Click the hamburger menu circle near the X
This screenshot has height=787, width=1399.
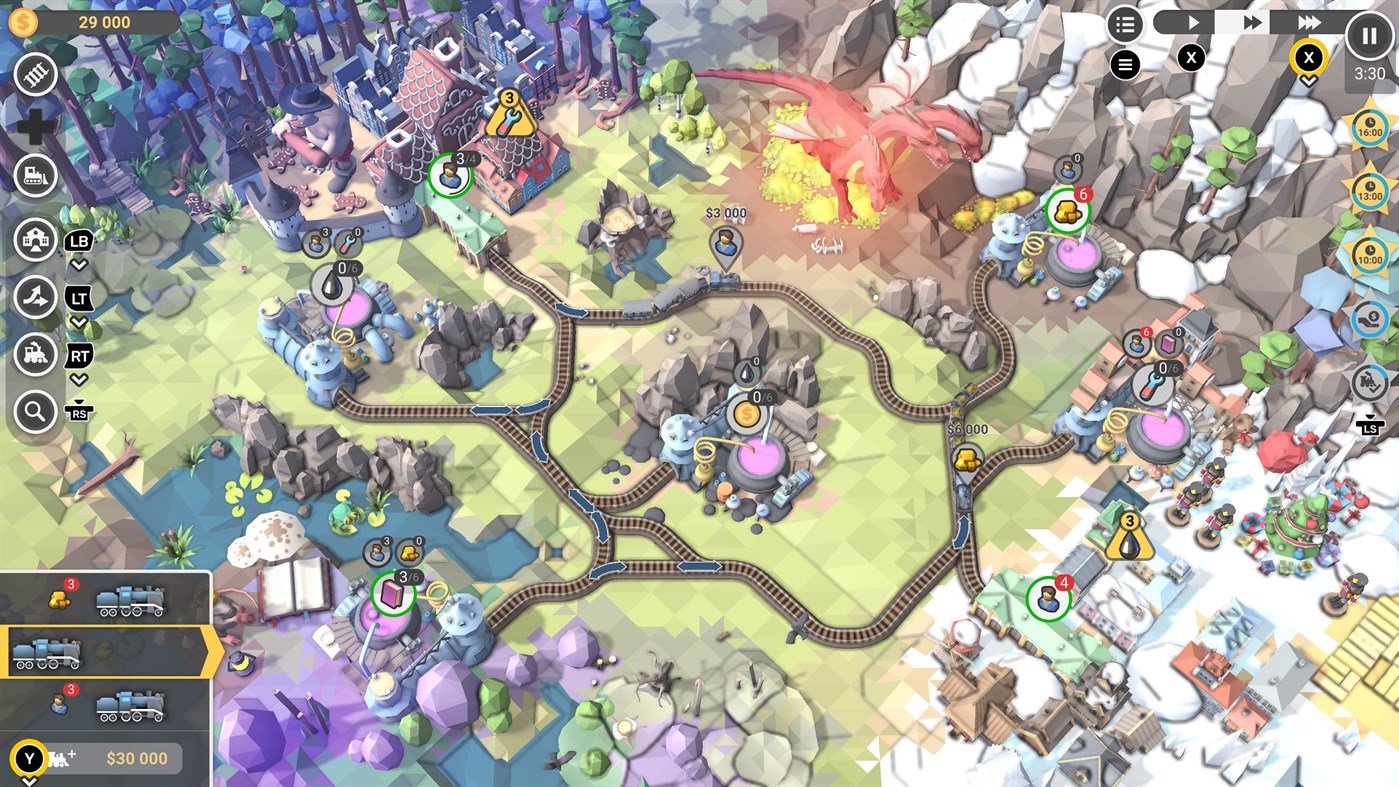1125,63
